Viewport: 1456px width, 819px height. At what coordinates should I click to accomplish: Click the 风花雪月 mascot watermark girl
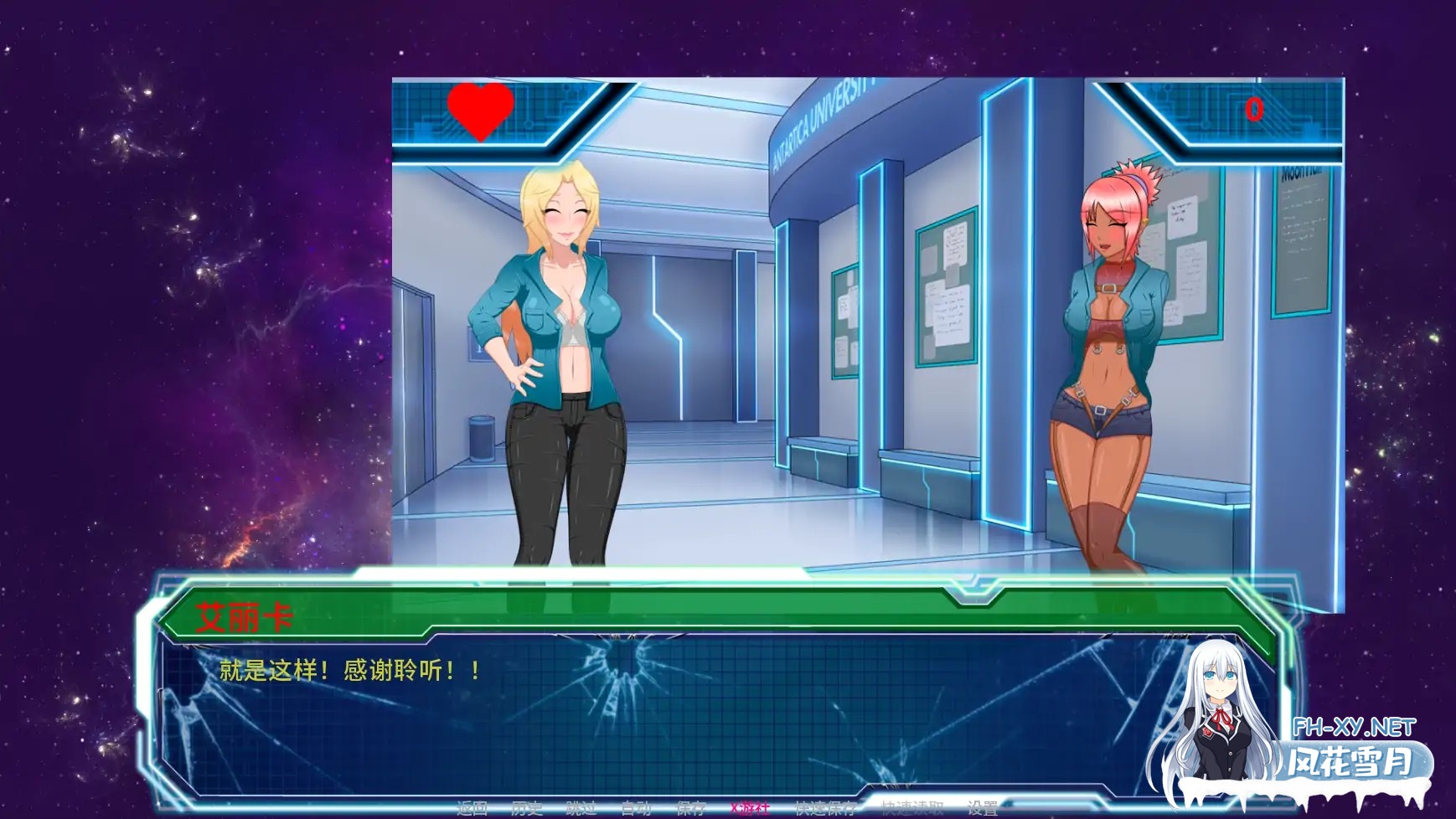(x=1214, y=714)
